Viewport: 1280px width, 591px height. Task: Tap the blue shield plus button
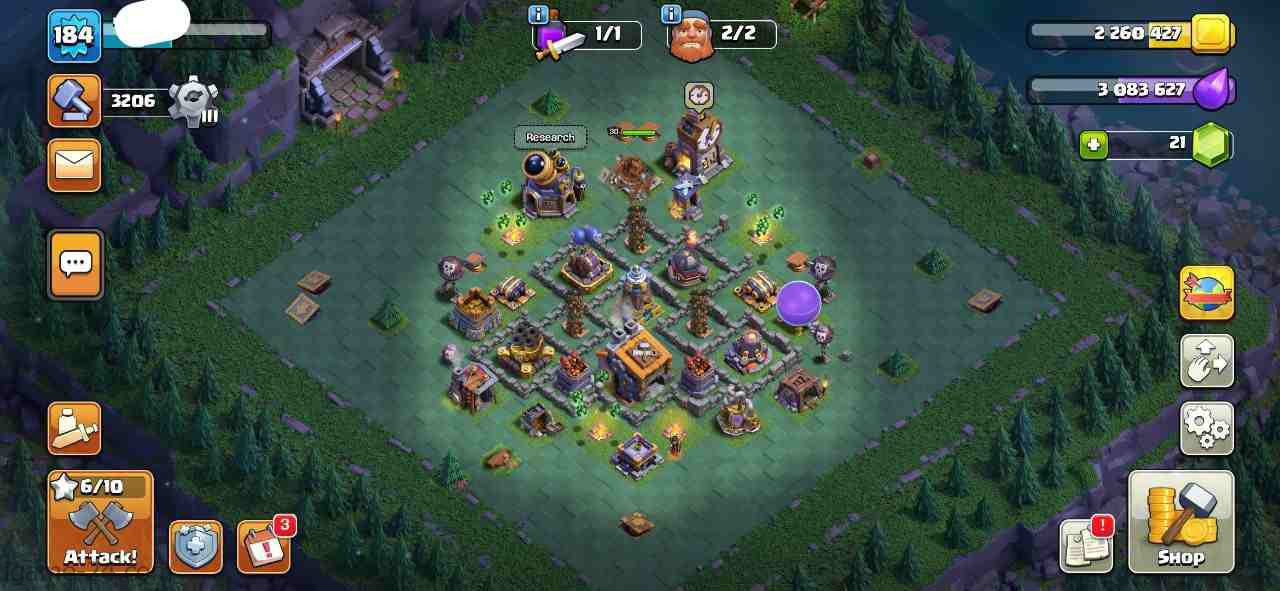coord(195,547)
